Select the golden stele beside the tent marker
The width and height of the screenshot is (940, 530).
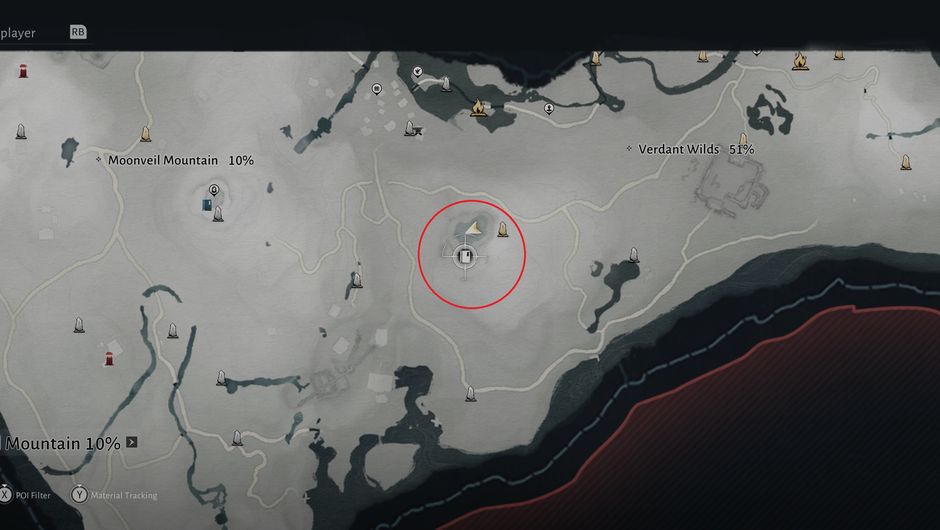(x=502, y=230)
